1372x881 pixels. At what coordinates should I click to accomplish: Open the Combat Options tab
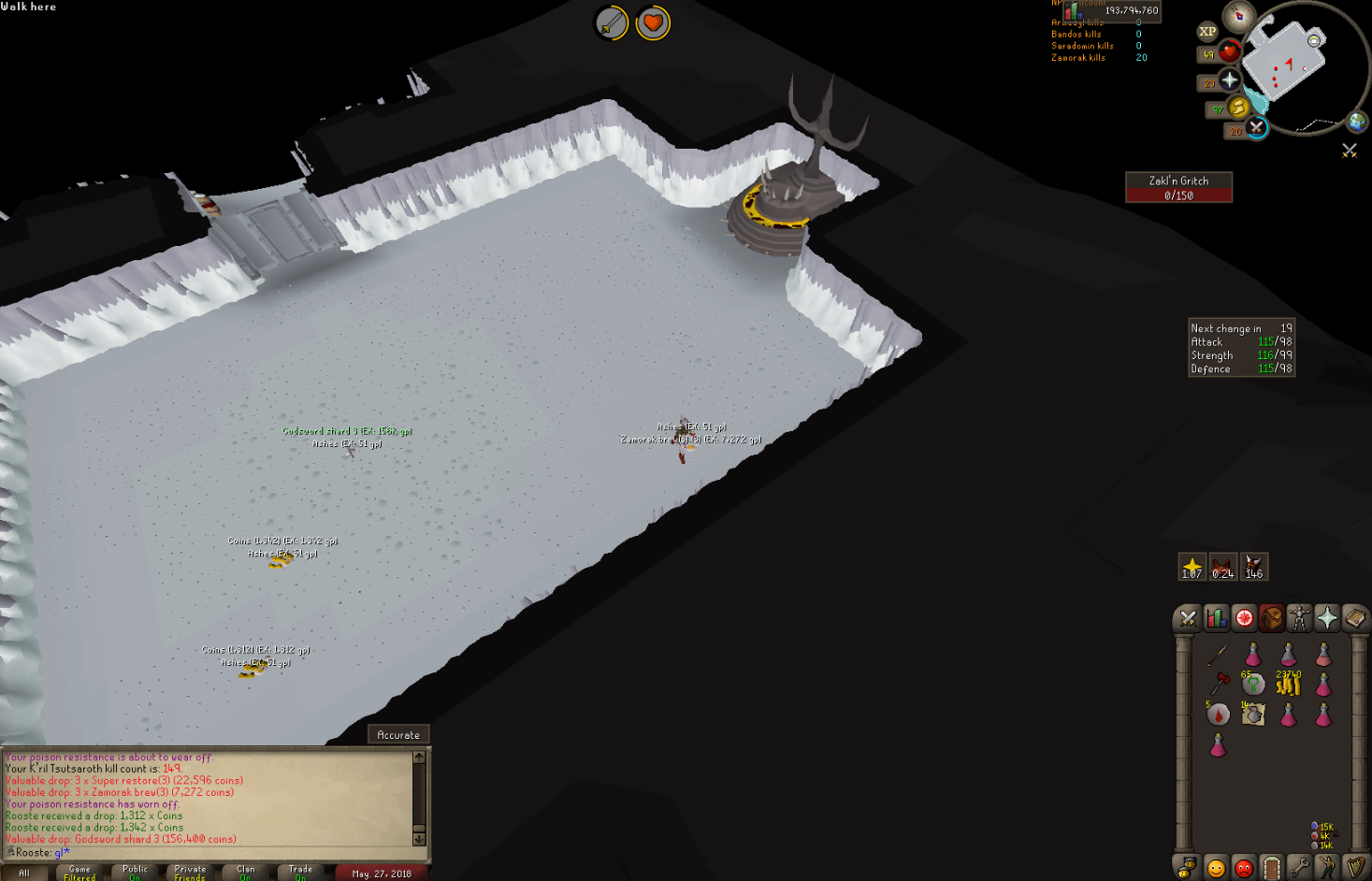click(x=1188, y=618)
